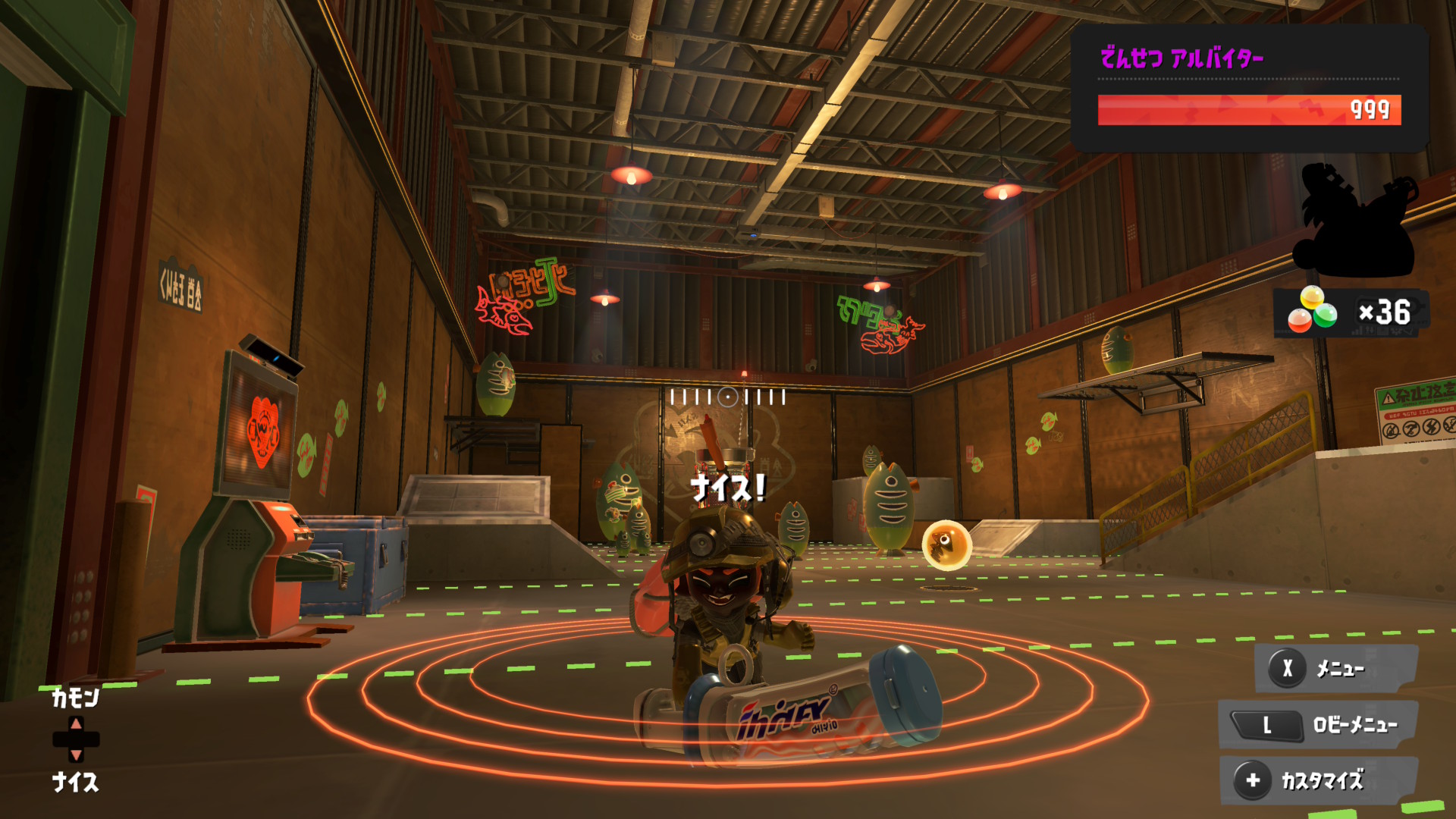The height and width of the screenshot is (819, 1456).
Task: Click the king salmonid silhouette icon
Action: [1354, 220]
